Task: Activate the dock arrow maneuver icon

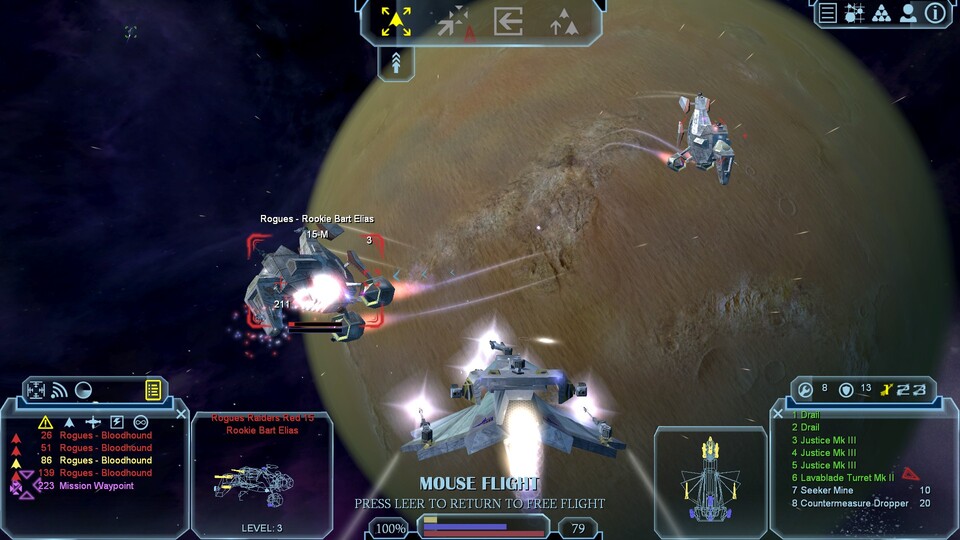Action: tap(508, 20)
